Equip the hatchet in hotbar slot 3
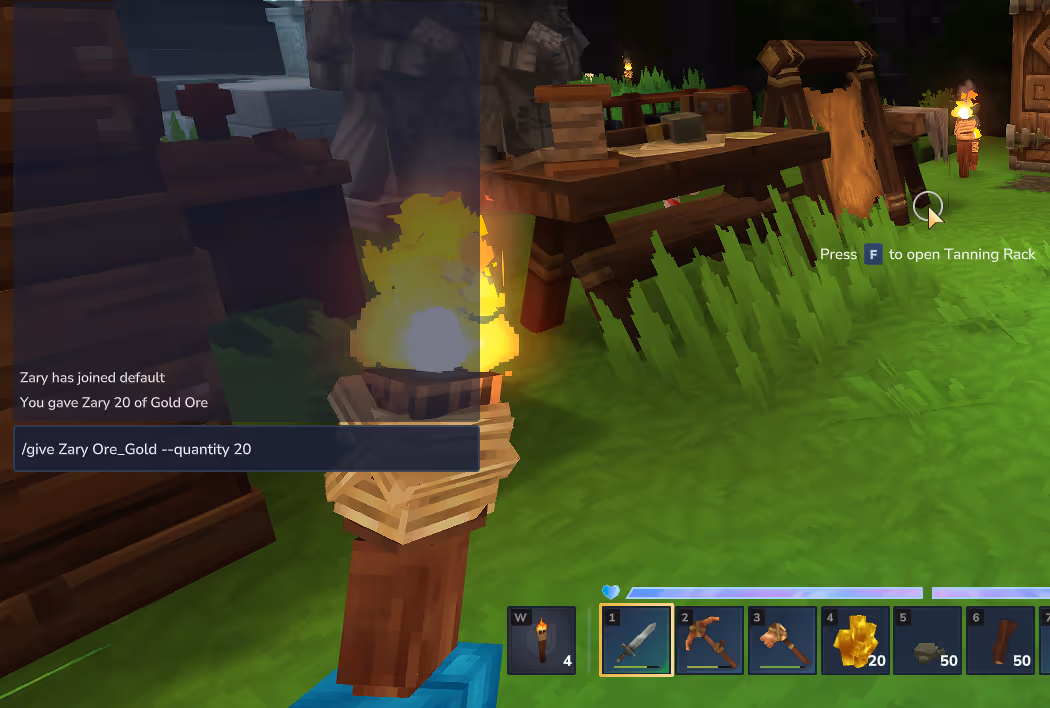This screenshot has width=1050, height=708. click(782, 640)
